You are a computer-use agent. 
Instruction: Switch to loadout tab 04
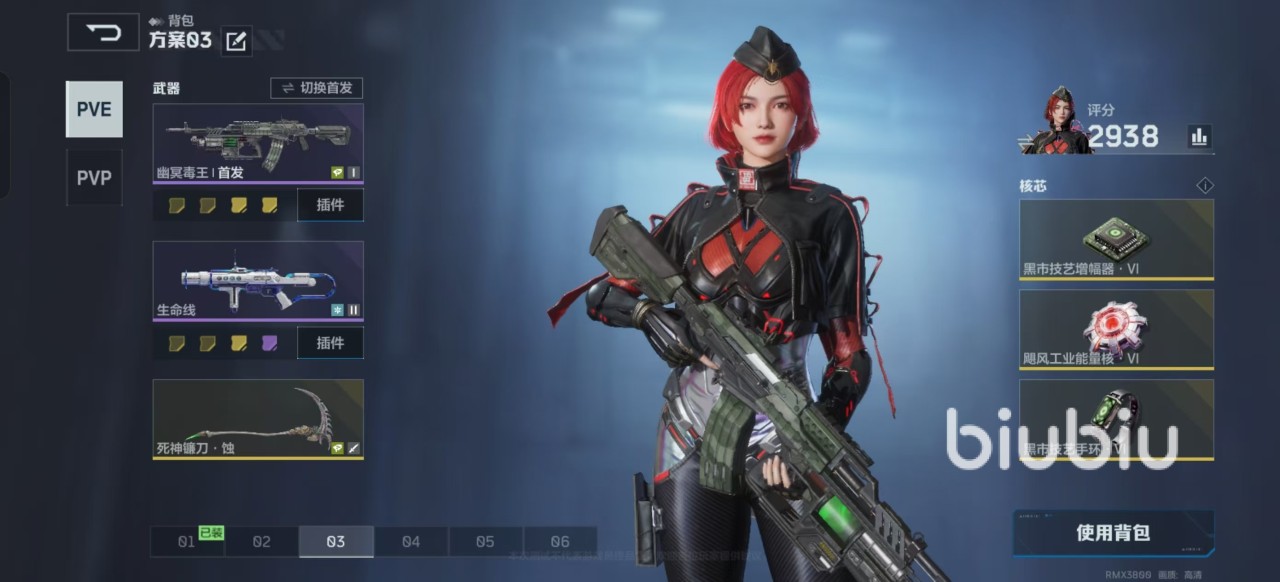411,542
